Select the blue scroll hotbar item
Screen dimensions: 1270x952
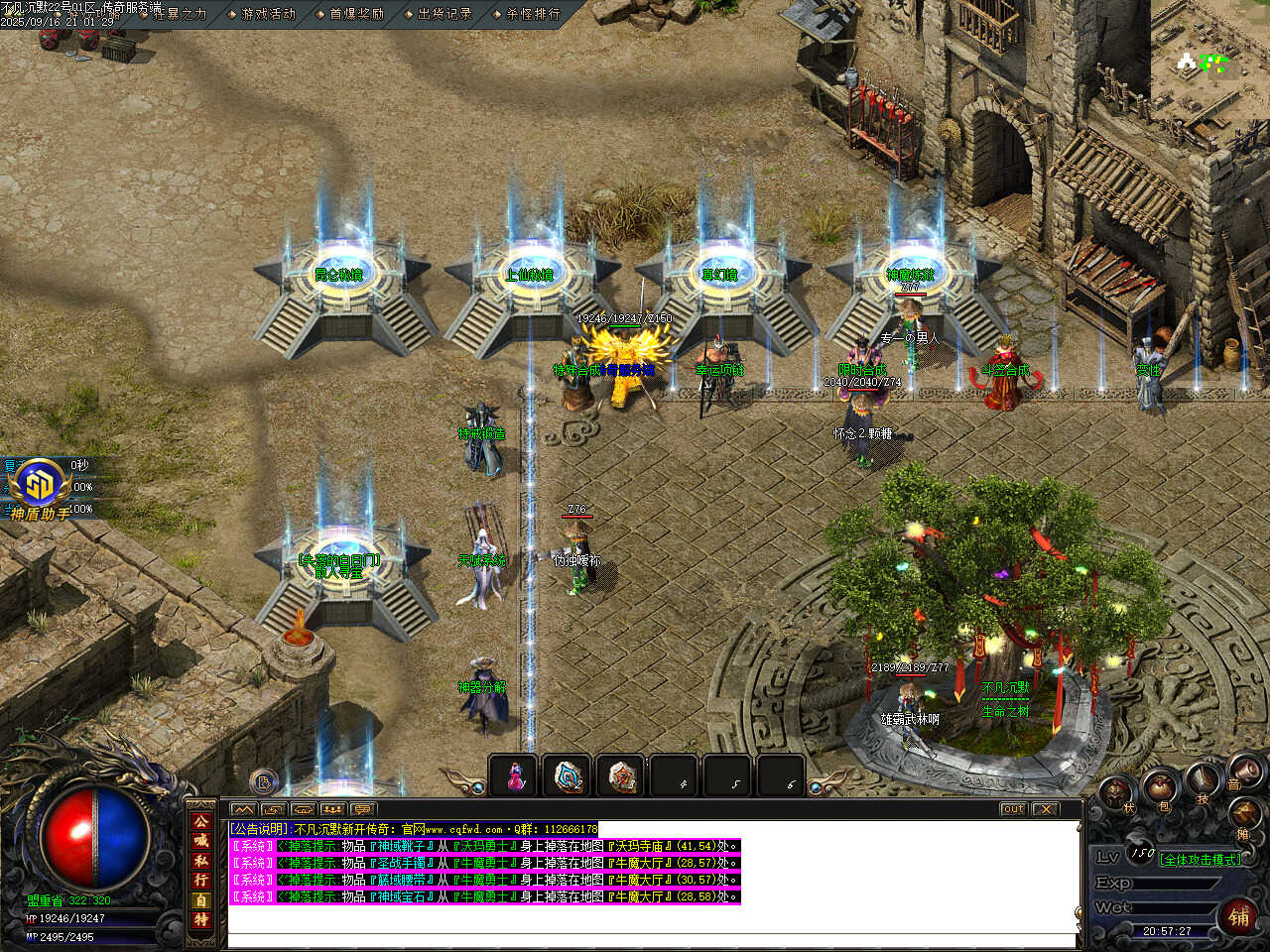[569, 775]
